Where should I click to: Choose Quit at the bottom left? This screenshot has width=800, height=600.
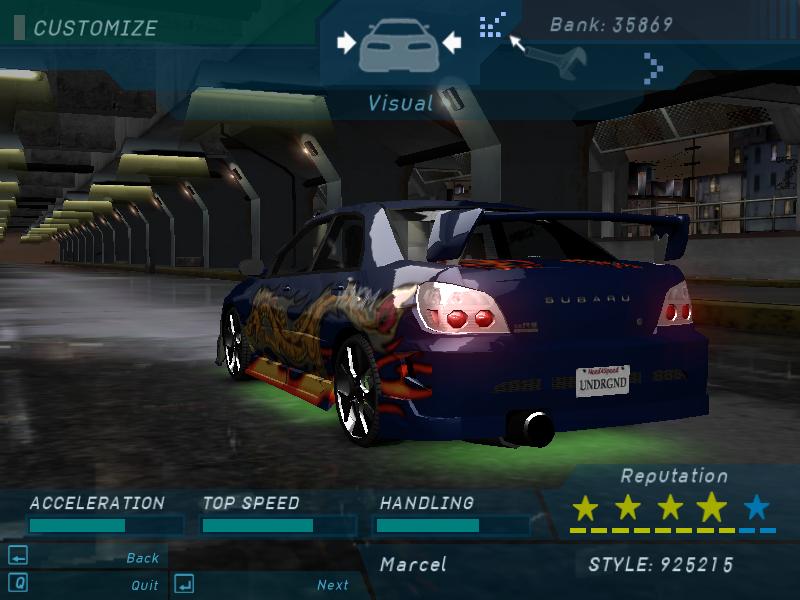point(144,585)
